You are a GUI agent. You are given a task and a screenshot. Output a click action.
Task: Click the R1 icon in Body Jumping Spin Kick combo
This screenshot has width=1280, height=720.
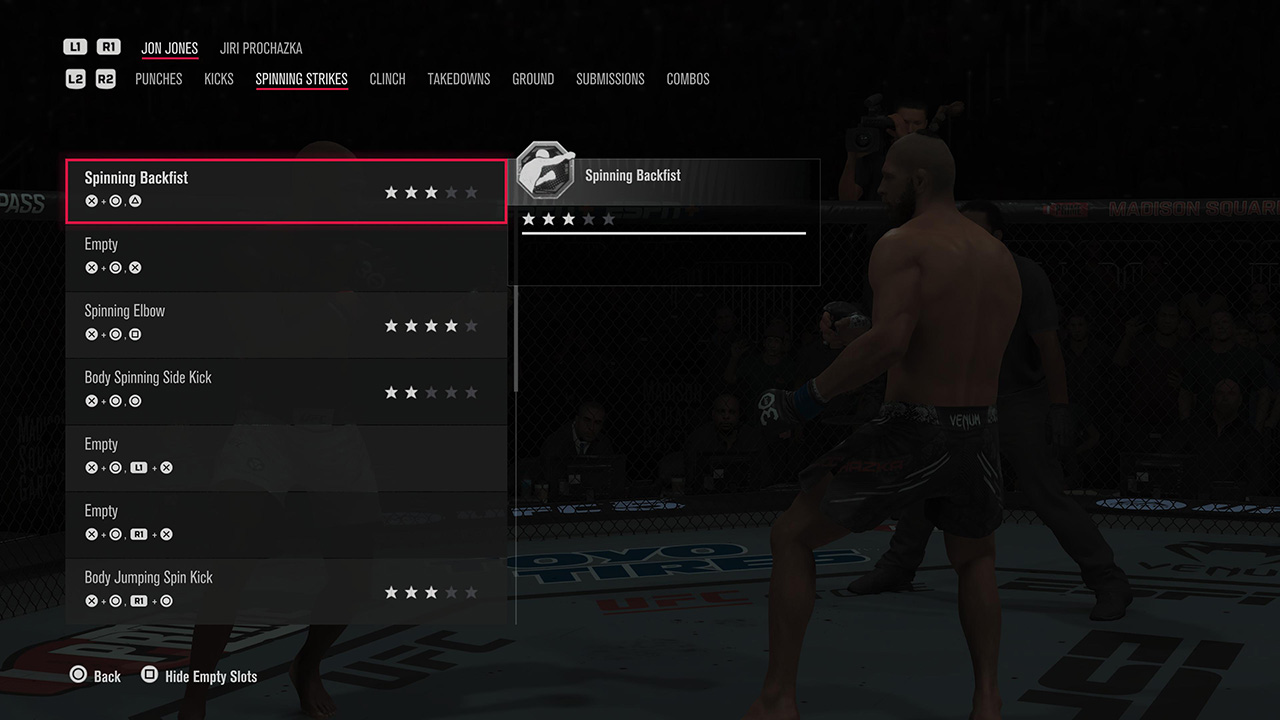[x=139, y=600]
